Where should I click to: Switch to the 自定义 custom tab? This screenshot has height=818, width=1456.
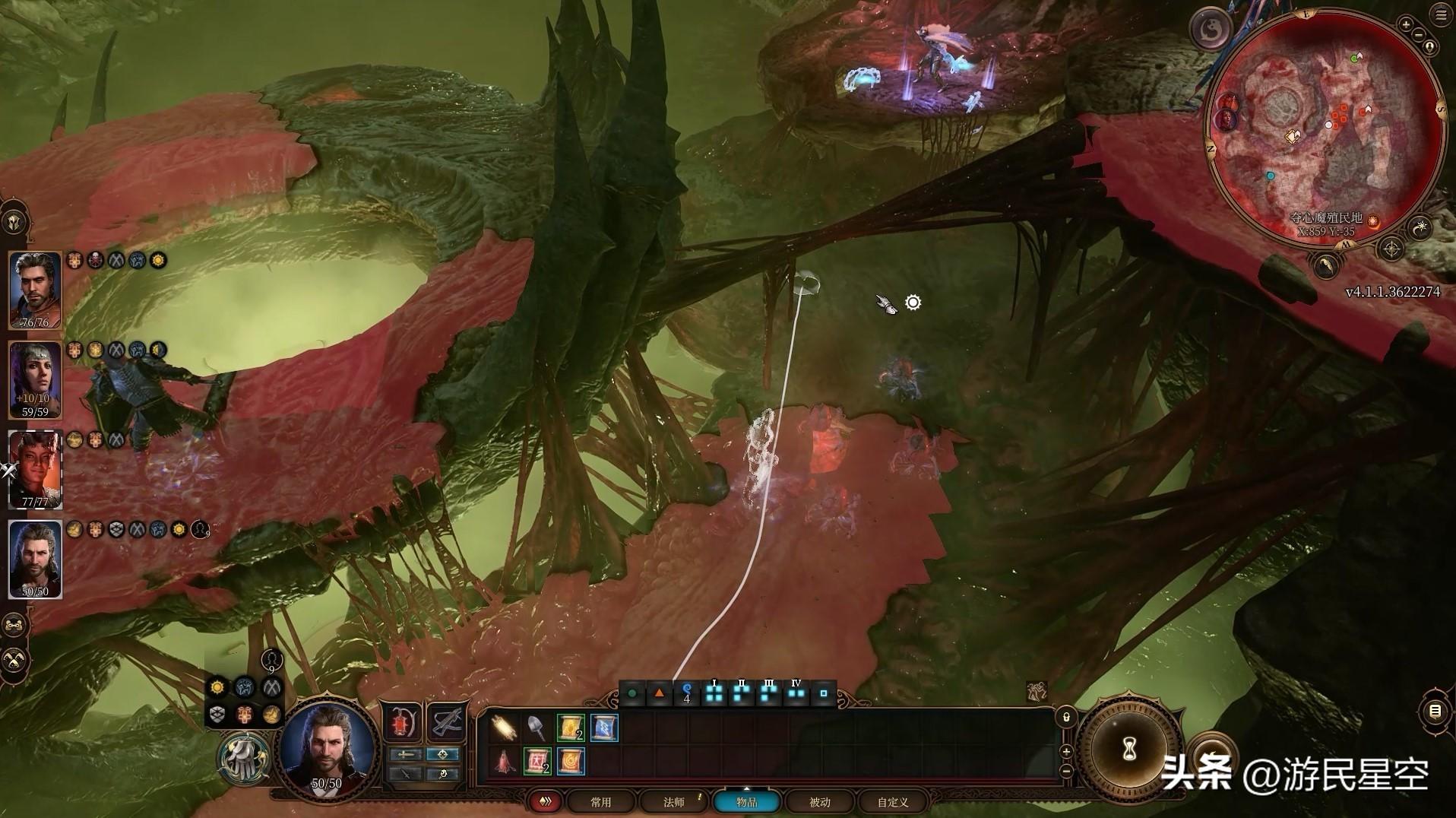893,802
